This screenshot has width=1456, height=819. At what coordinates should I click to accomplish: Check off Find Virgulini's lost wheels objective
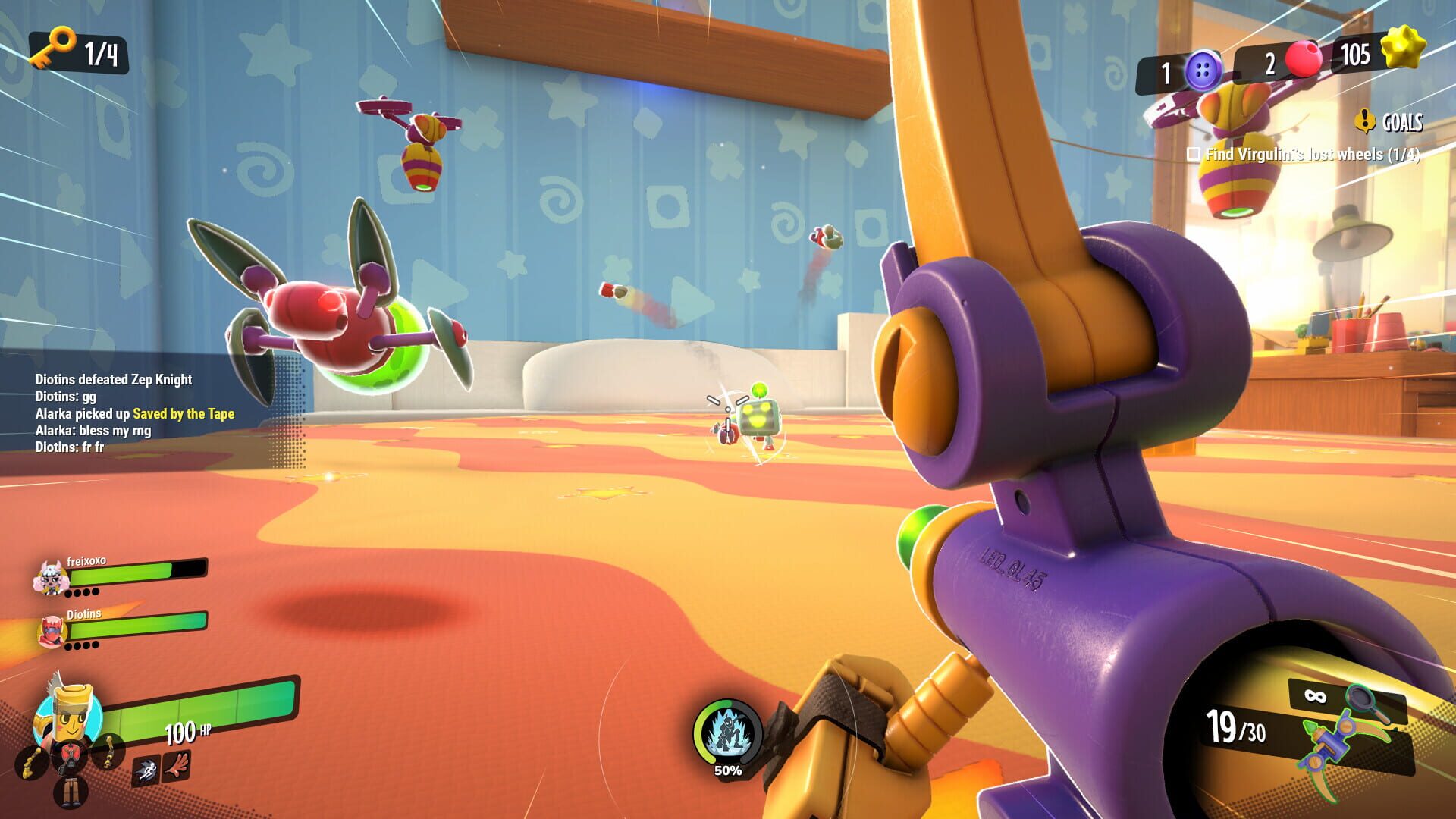tap(1192, 153)
